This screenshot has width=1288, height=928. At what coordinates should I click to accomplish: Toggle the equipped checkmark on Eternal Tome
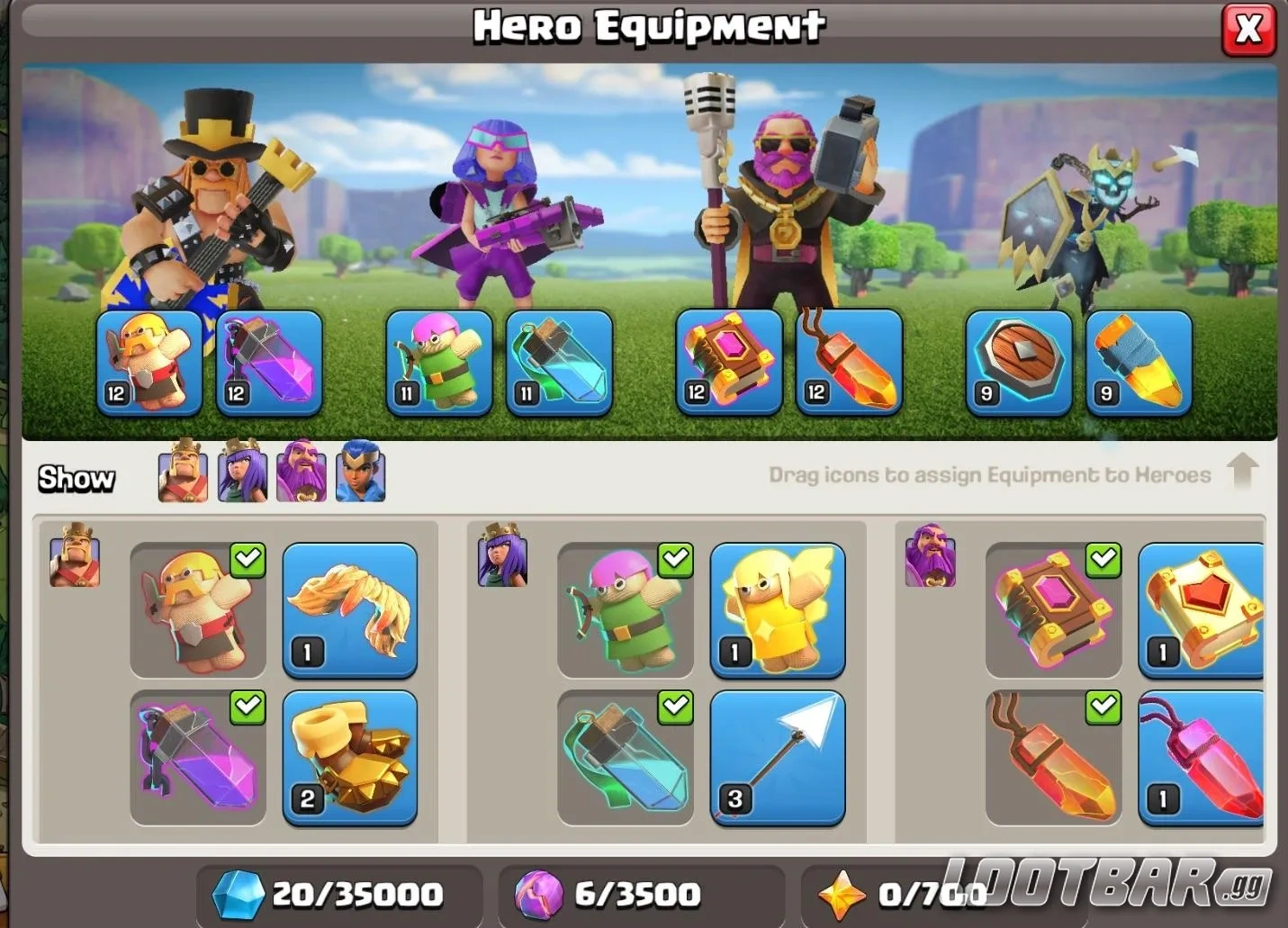coord(1102,560)
